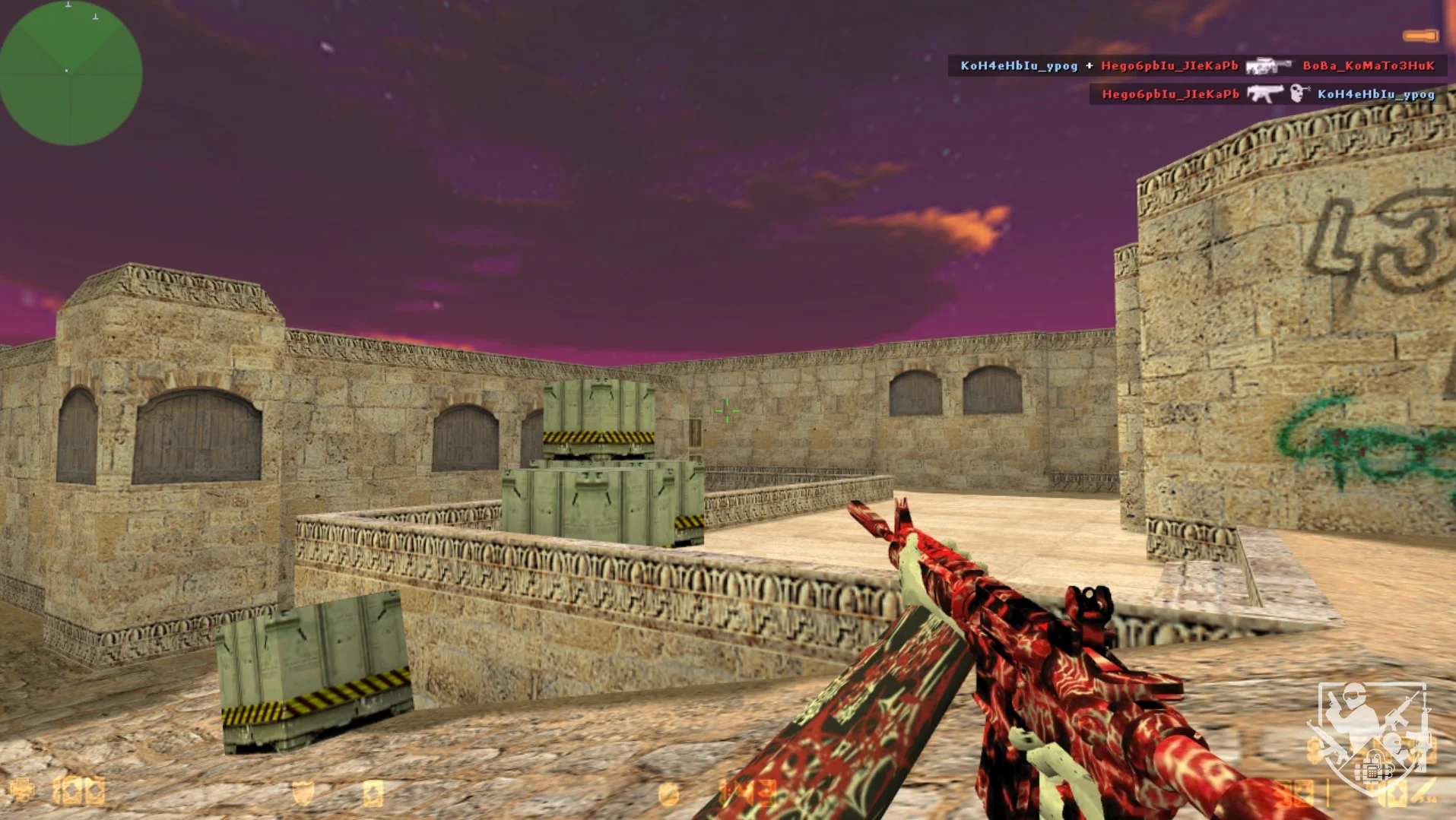Click the soldier shield watermark logo
The width and height of the screenshot is (1456, 820).
click(x=1371, y=739)
